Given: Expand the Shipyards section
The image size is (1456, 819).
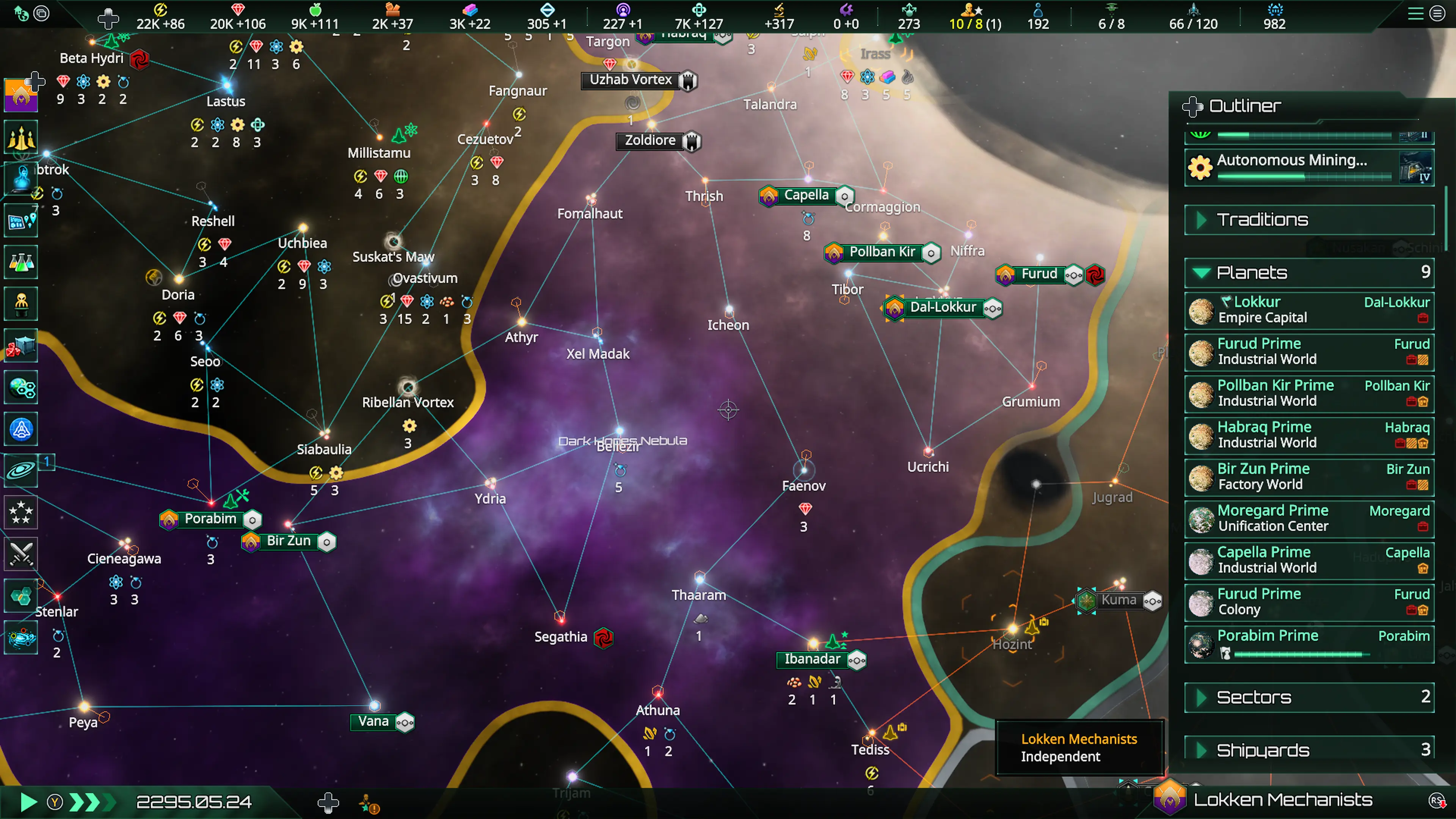Looking at the screenshot, I should pos(1263,751).
